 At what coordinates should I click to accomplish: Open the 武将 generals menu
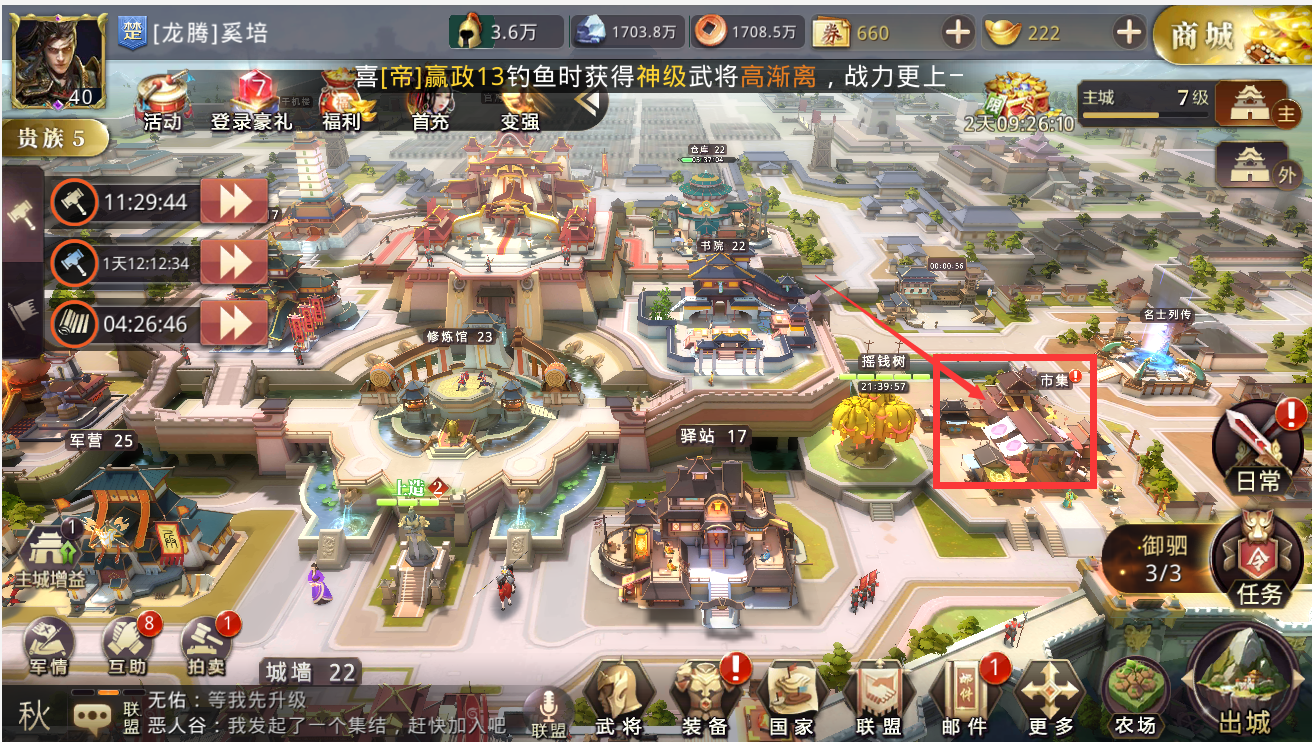(x=619, y=695)
